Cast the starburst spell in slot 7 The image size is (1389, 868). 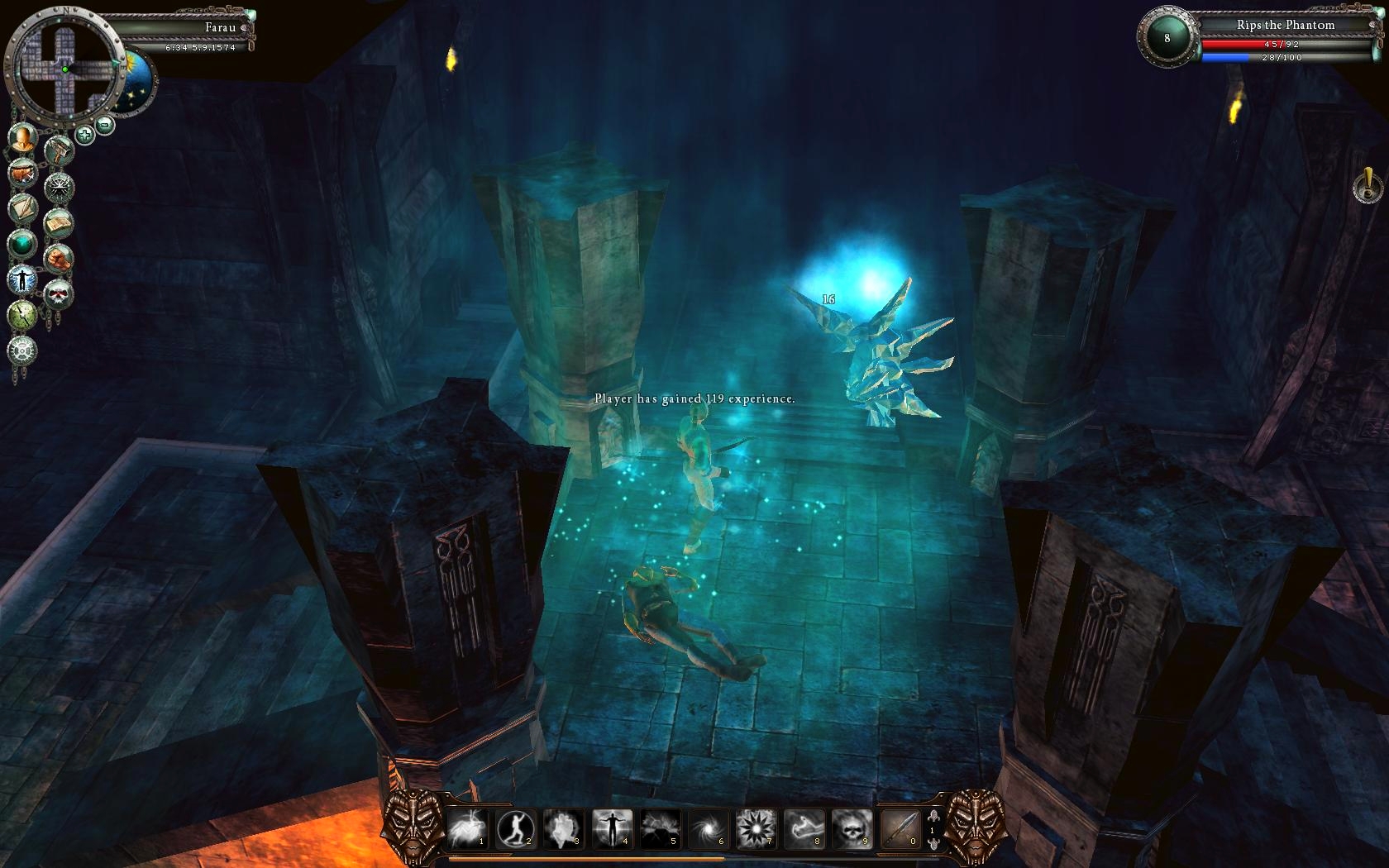tap(756, 827)
